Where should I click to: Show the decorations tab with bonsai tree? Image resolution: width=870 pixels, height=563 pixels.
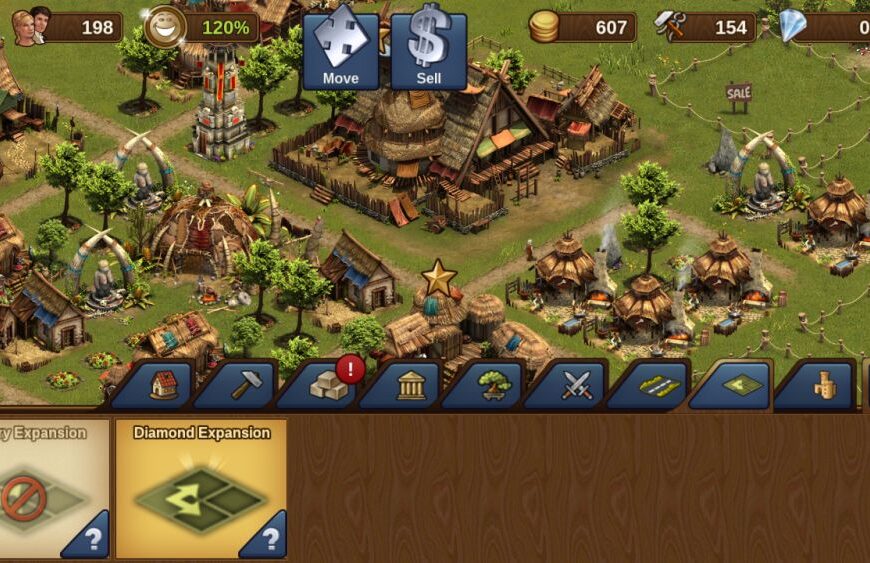coord(495,386)
